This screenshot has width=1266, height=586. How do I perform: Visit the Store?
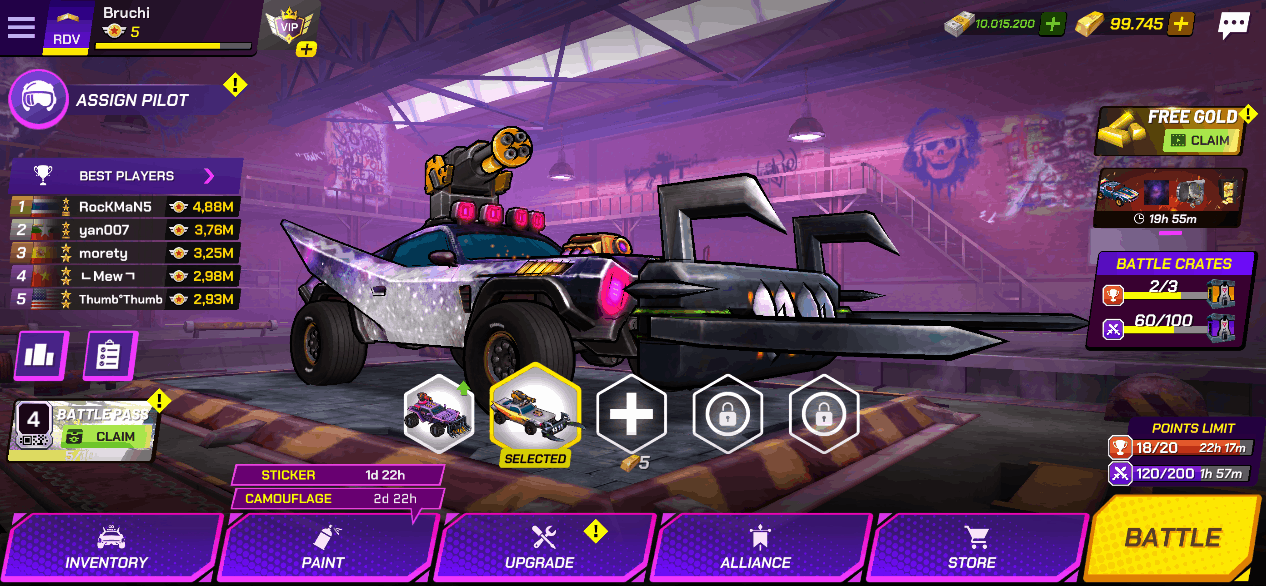point(972,548)
